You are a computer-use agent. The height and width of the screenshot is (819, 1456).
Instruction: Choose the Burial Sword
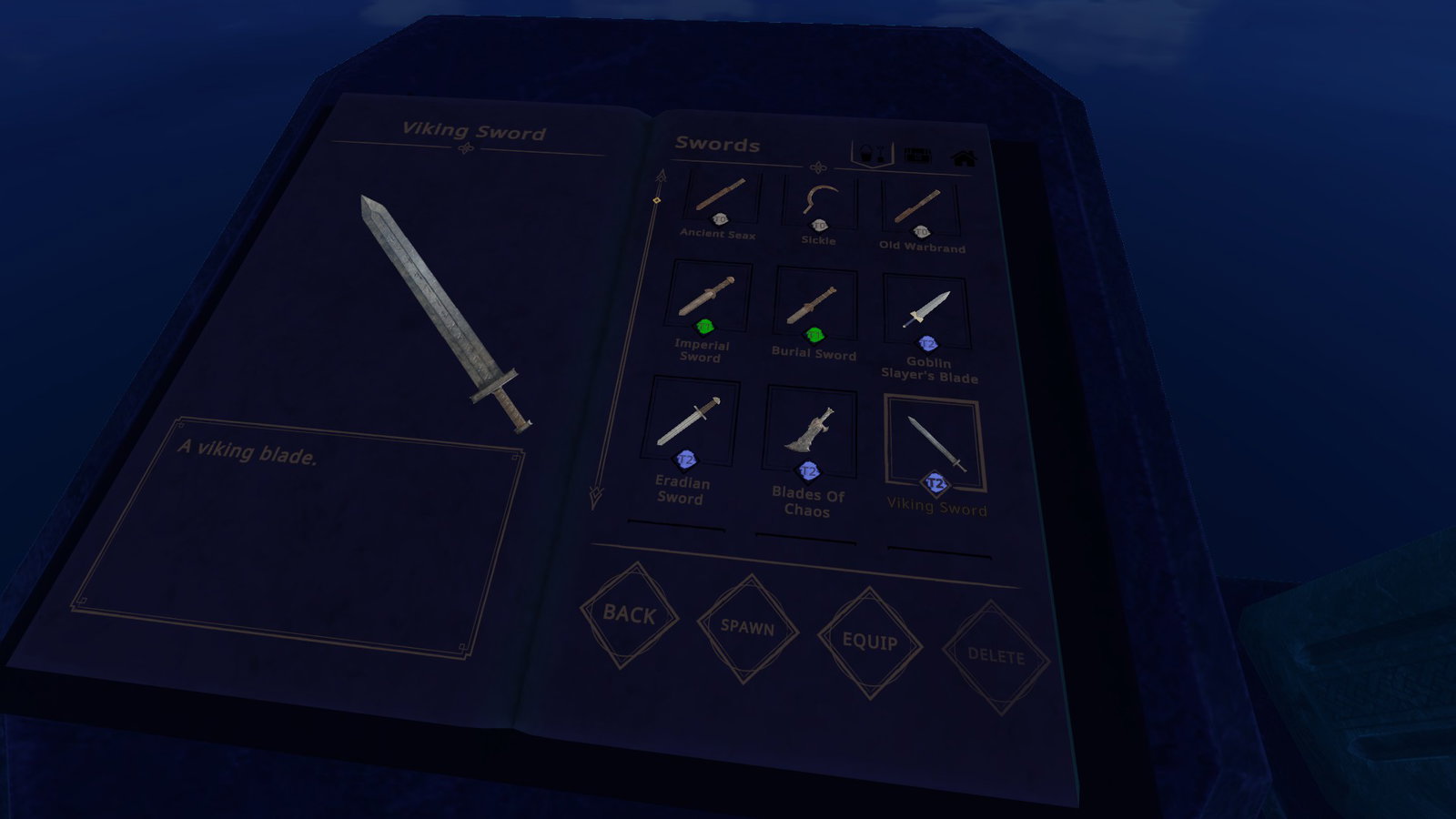(814, 308)
